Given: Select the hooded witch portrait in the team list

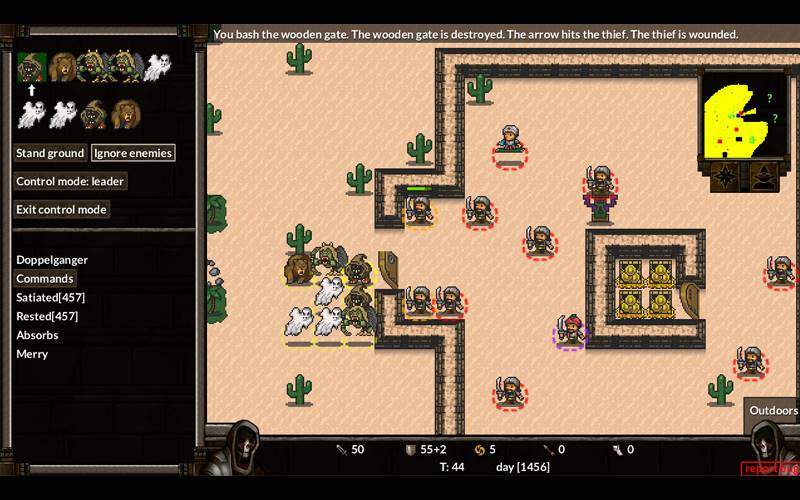Looking at the screenshot, I should tap(94, 114).
